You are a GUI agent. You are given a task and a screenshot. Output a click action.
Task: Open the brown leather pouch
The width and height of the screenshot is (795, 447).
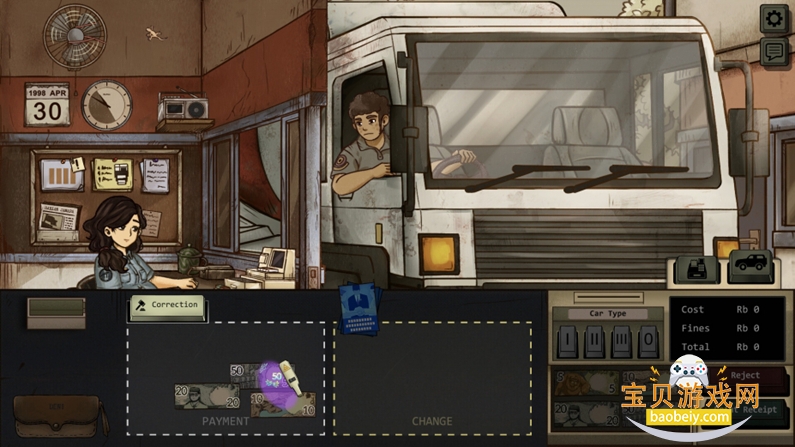click(57, 416)
